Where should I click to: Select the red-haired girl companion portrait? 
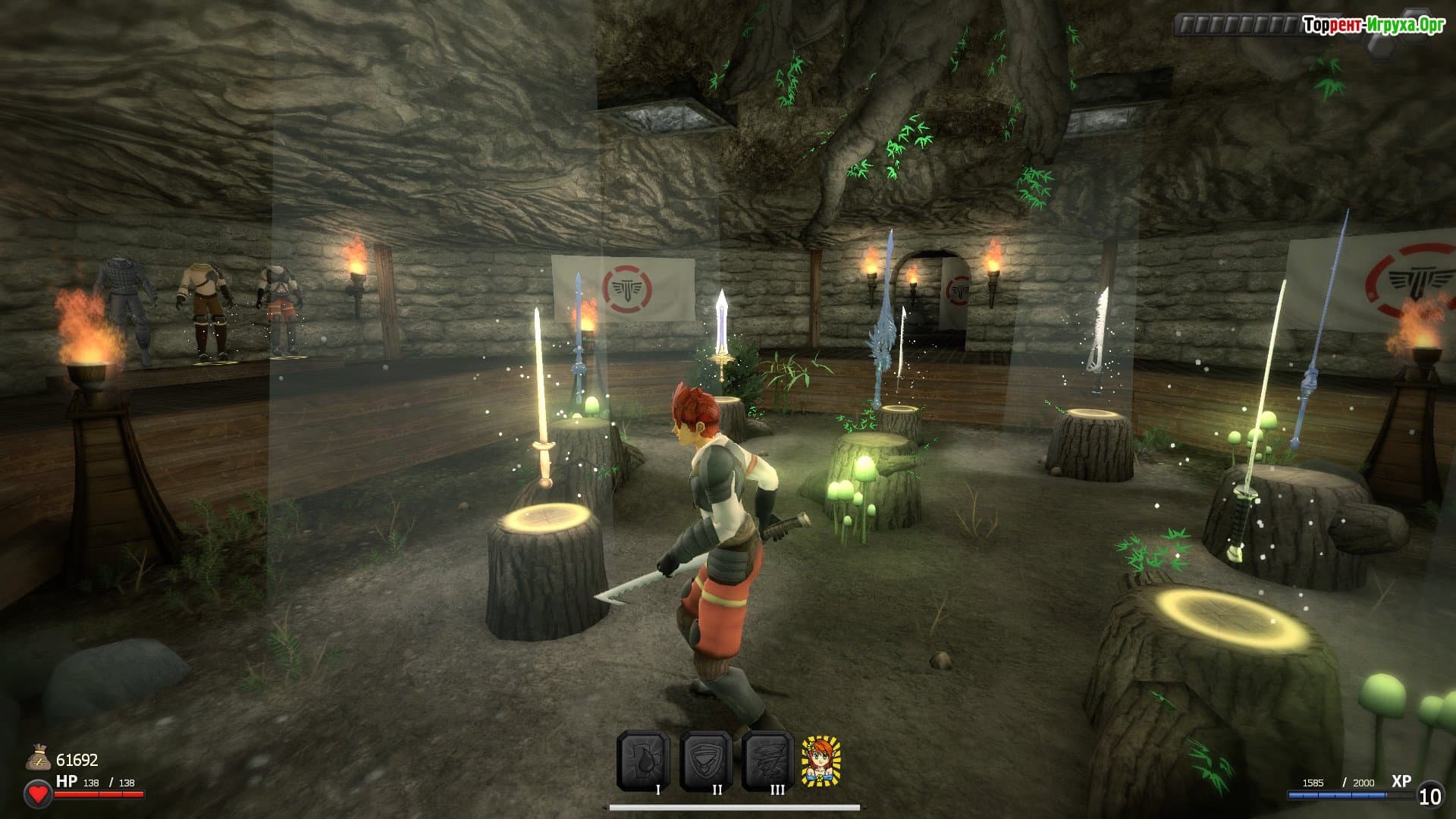[x=821, y=761]
